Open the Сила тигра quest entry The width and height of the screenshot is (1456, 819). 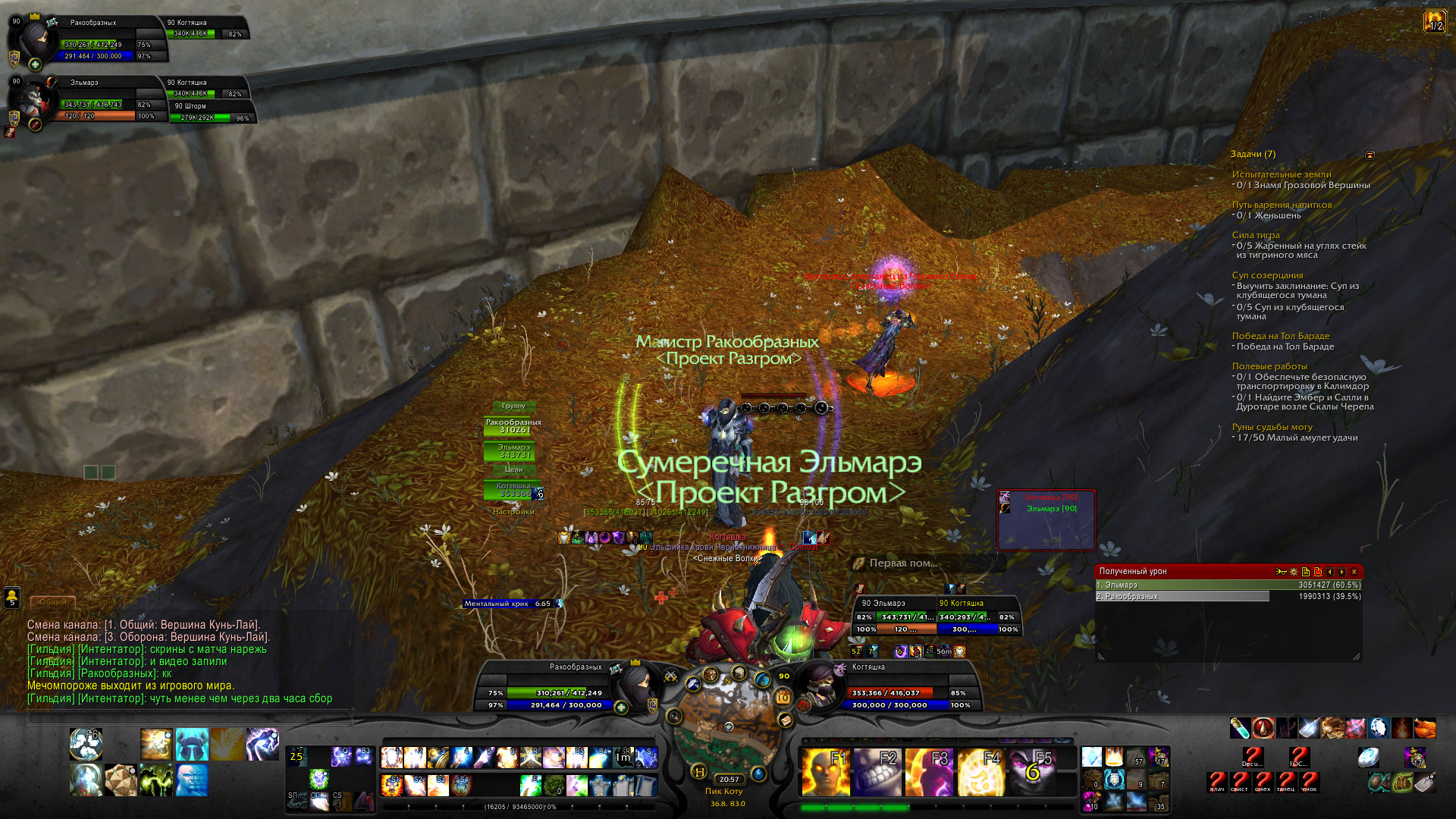[x=1255, y=235]
